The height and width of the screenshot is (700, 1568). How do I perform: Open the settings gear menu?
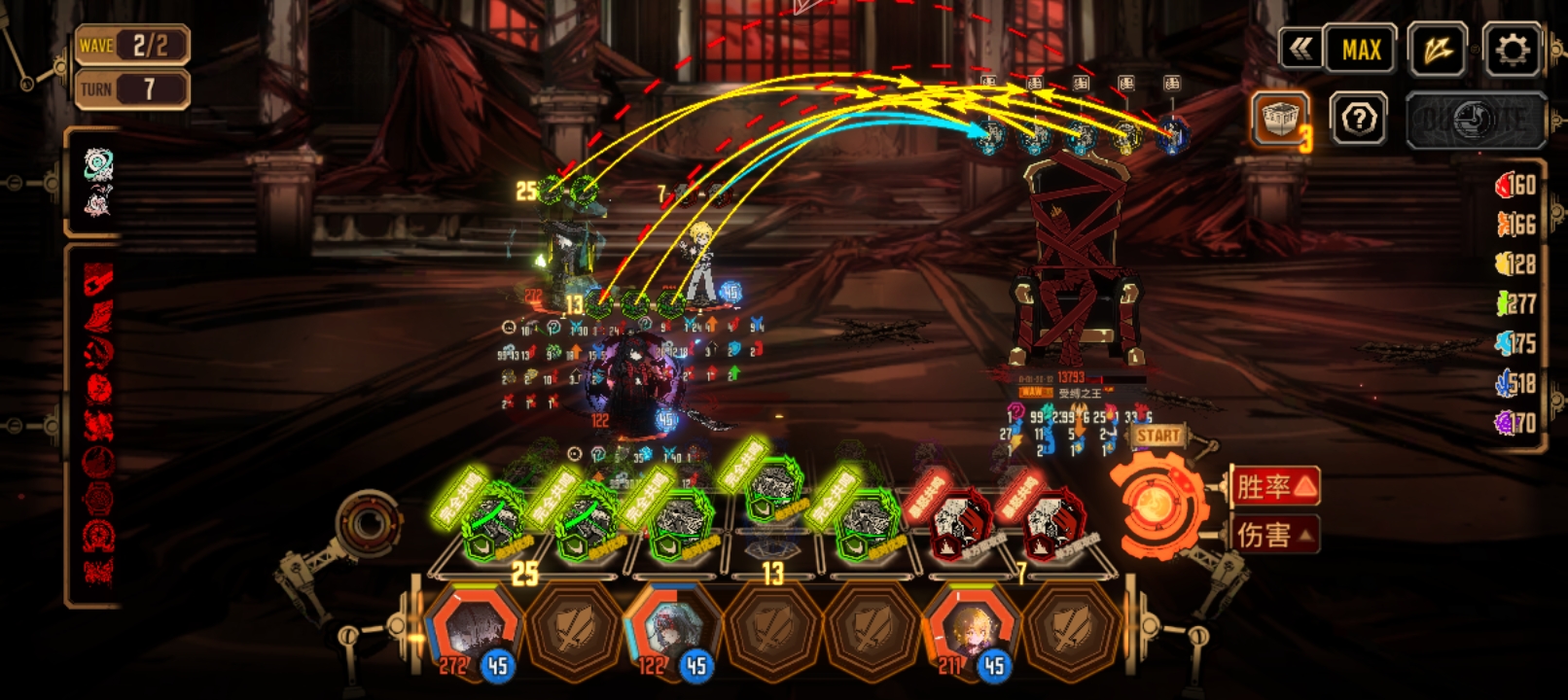coord(1511,50)
